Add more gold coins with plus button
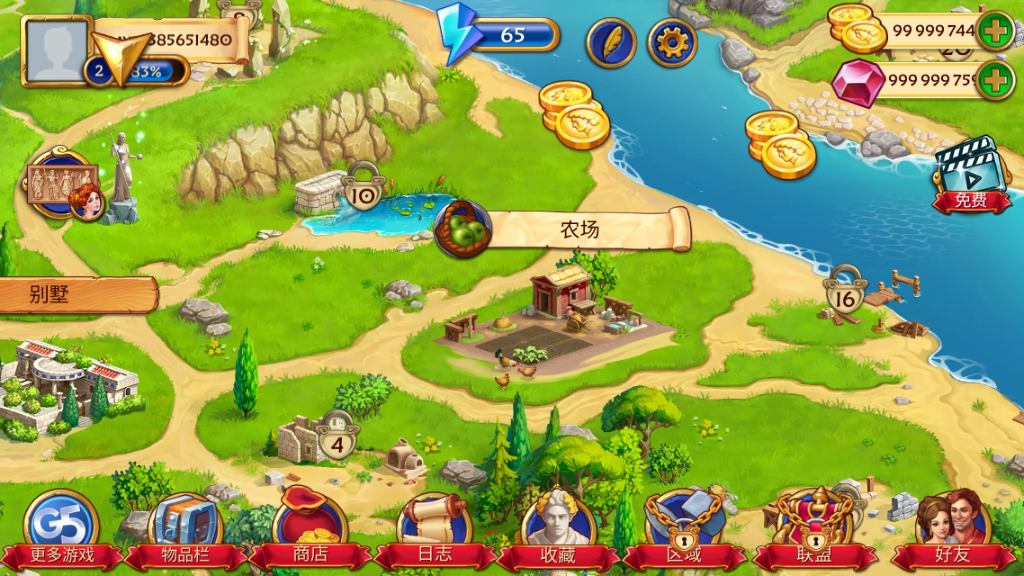 click(995, 31)
